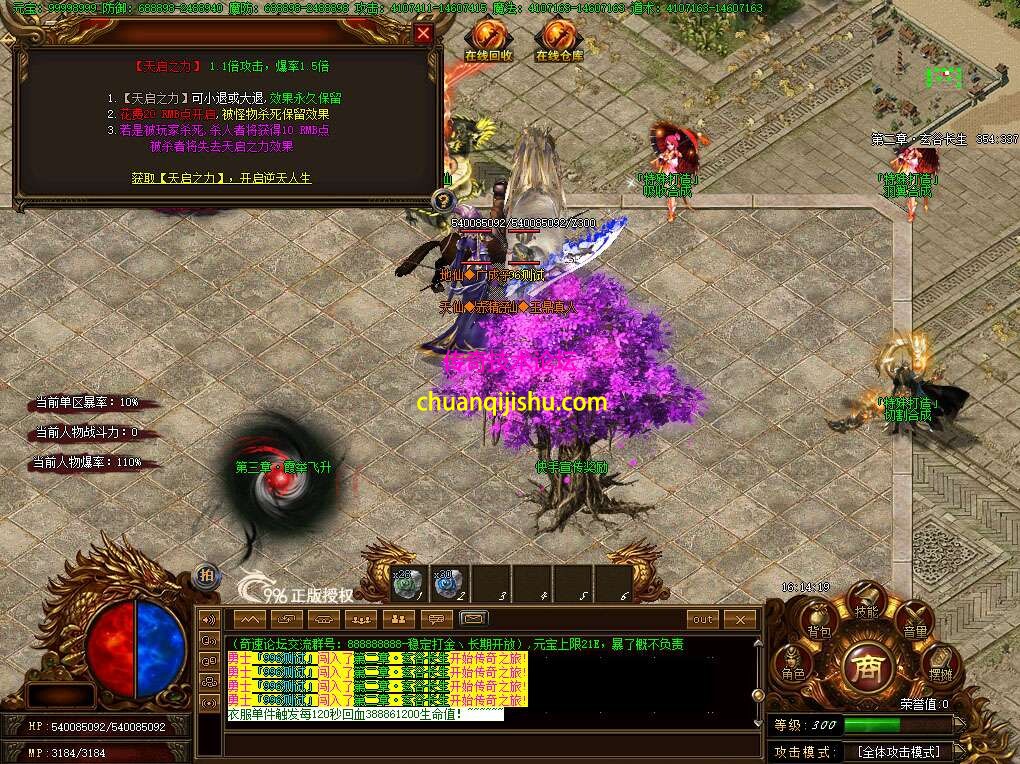Open the envelope mail button
The height and width of the screenshot is (764, 1020).
[474, 620]
